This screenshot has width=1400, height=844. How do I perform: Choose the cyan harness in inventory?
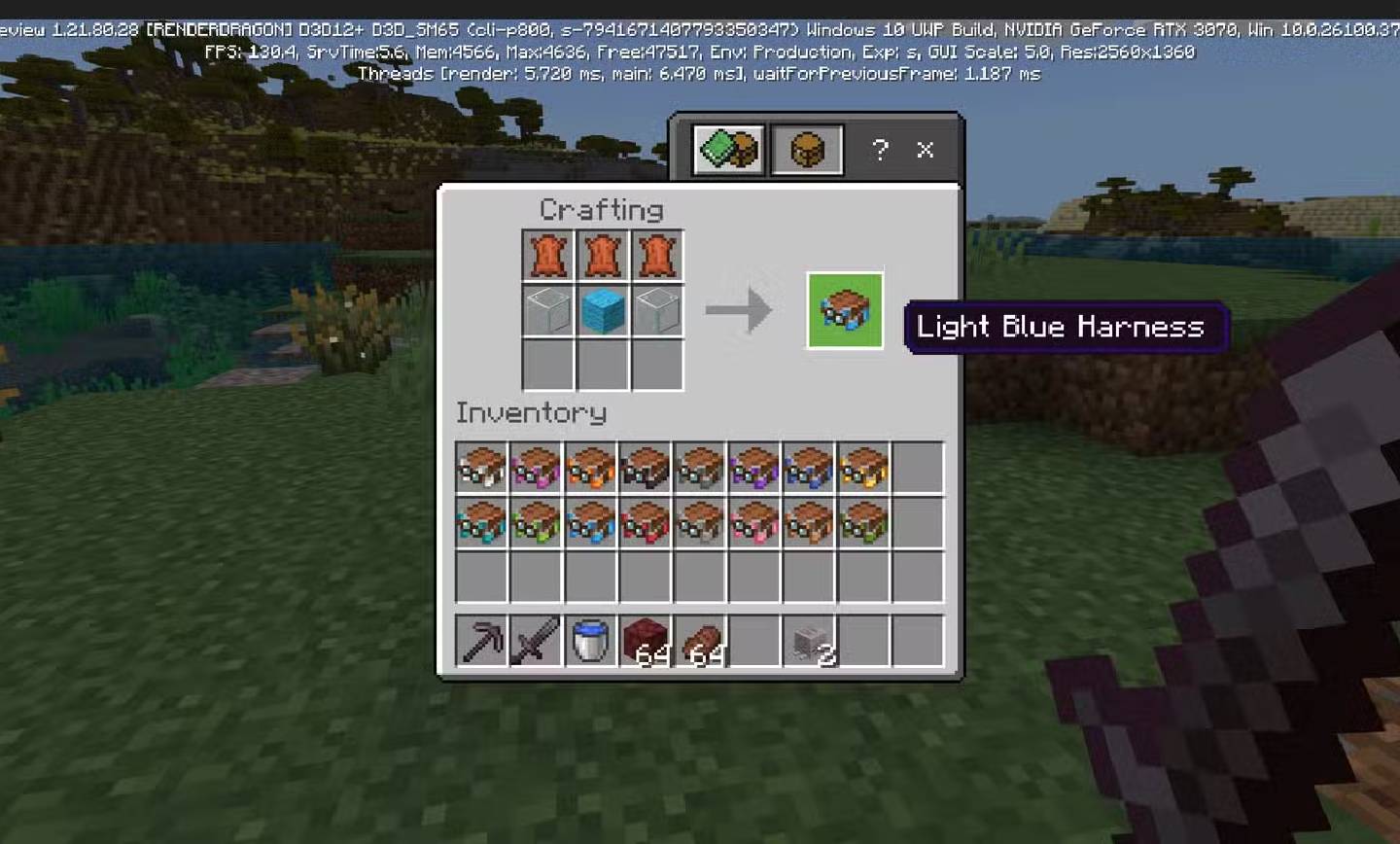point(482,523)
